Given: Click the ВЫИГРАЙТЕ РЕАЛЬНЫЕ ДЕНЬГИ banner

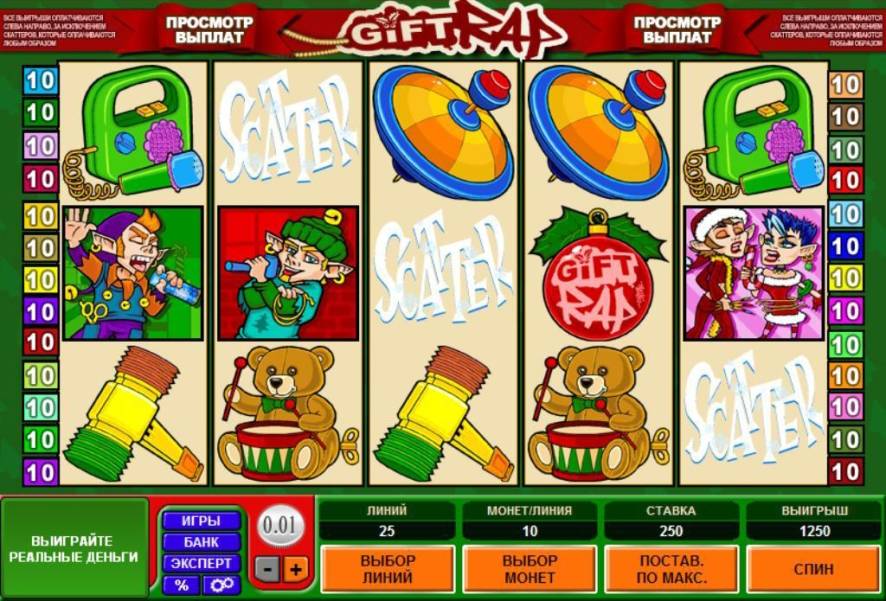Looking at the screenshot, I should [x=76, y=546].
